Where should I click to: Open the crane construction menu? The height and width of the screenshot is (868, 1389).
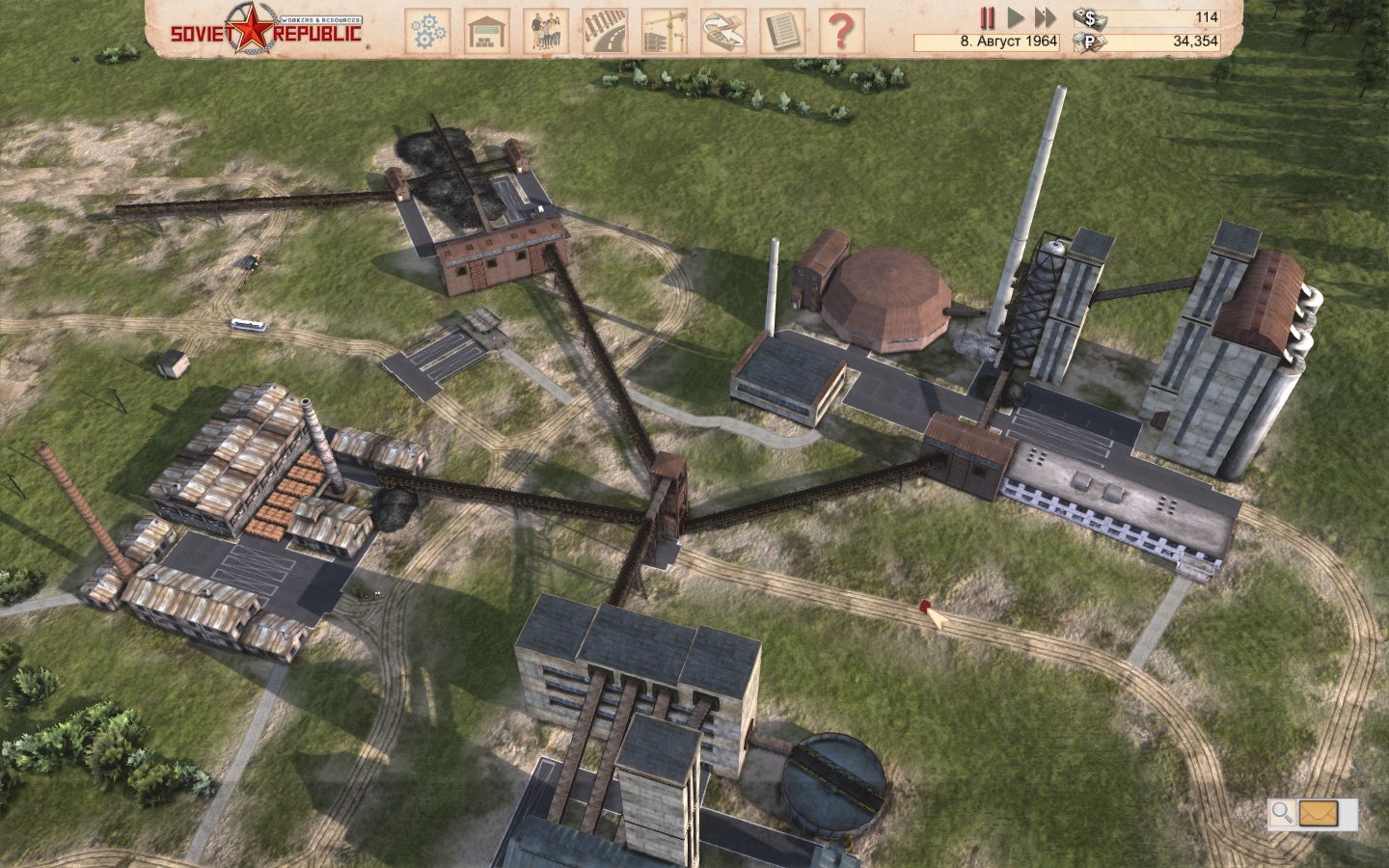click(664, 30)
